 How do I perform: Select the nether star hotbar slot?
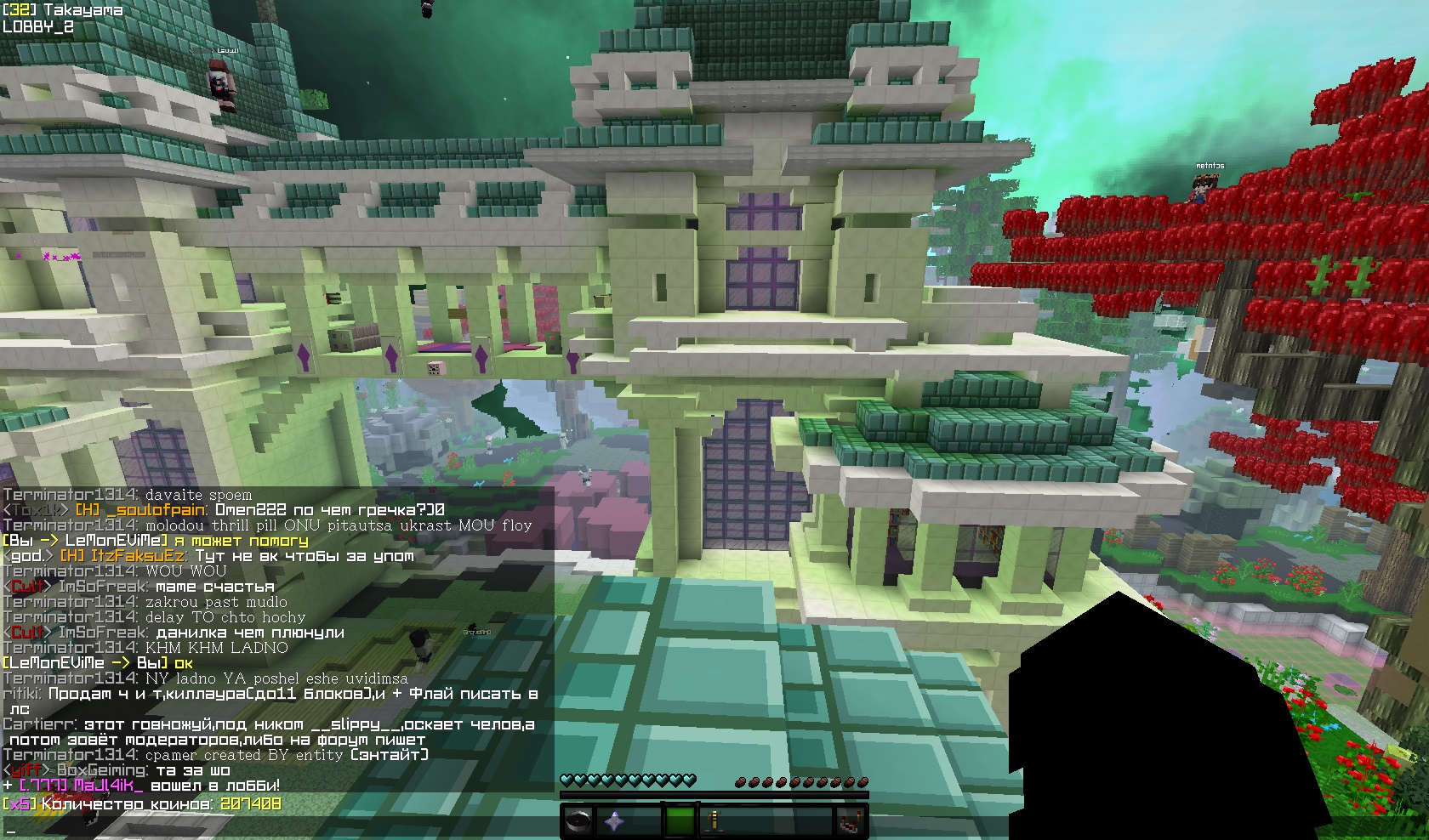(x=612, y=821)
